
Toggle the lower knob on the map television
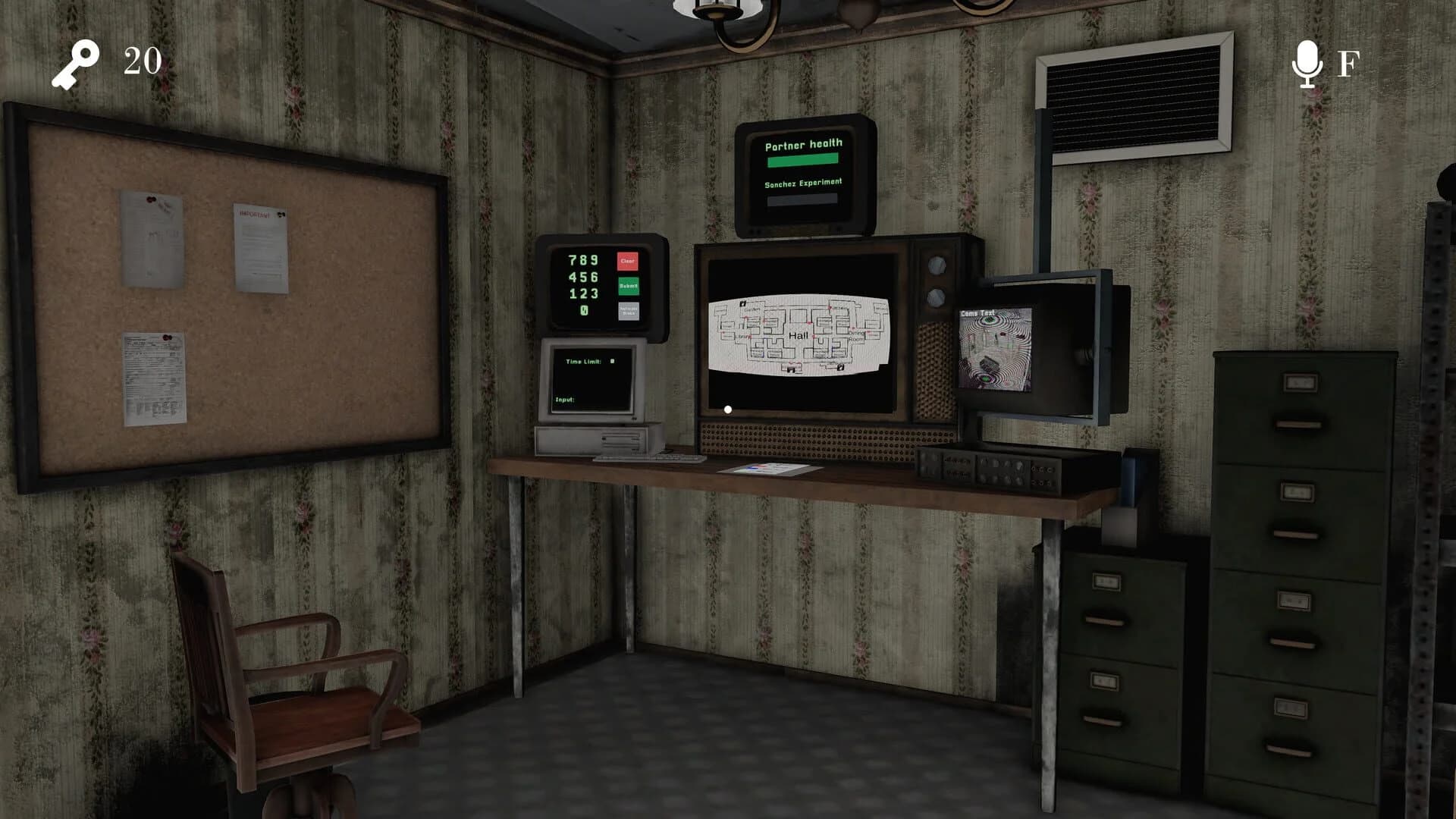[936, 297]
